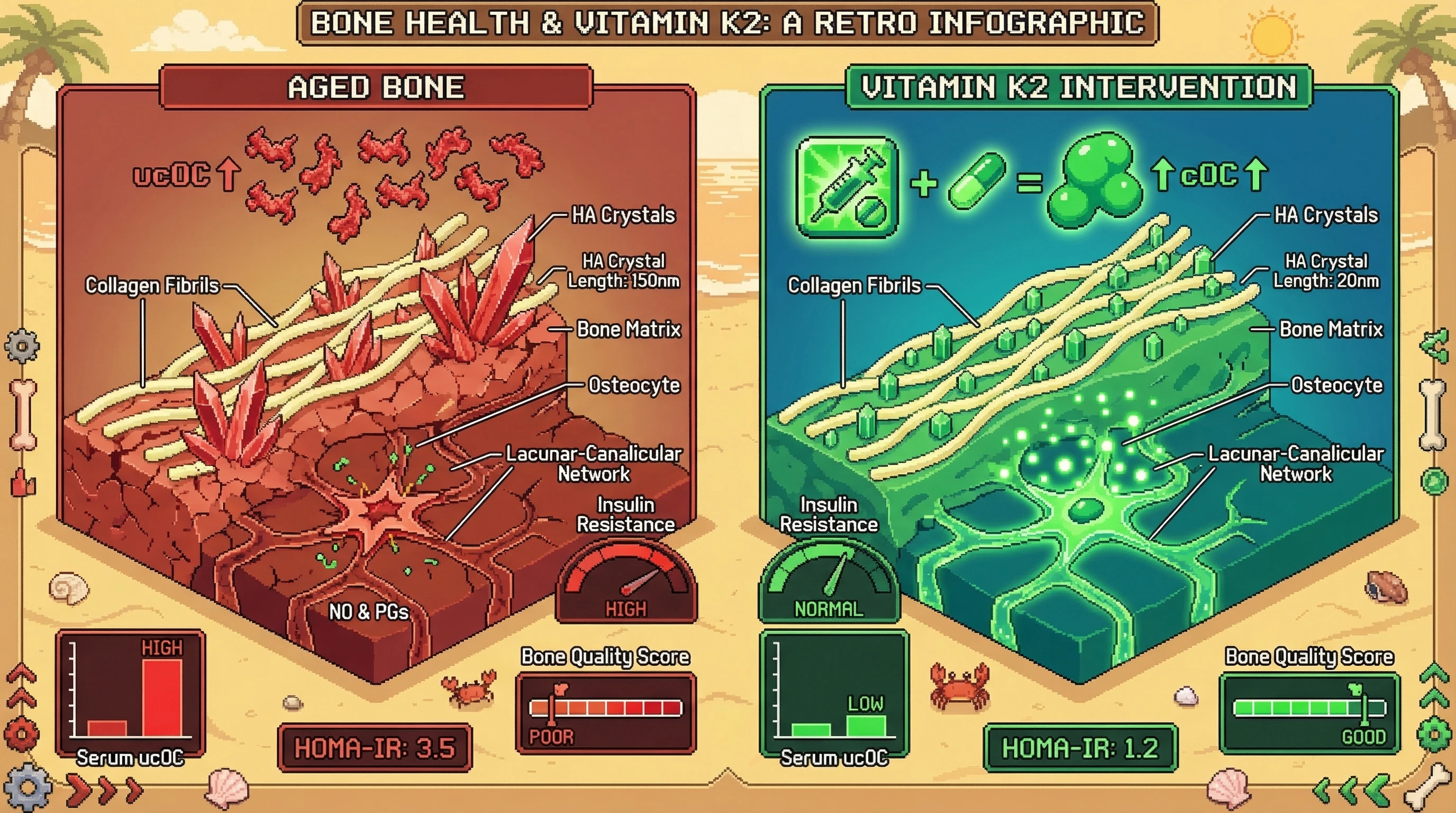Image resolution: width=1456 pixels, height=813 pixels.
Task: Click the green triple left arrows
Action: [x=1350, y=789]
